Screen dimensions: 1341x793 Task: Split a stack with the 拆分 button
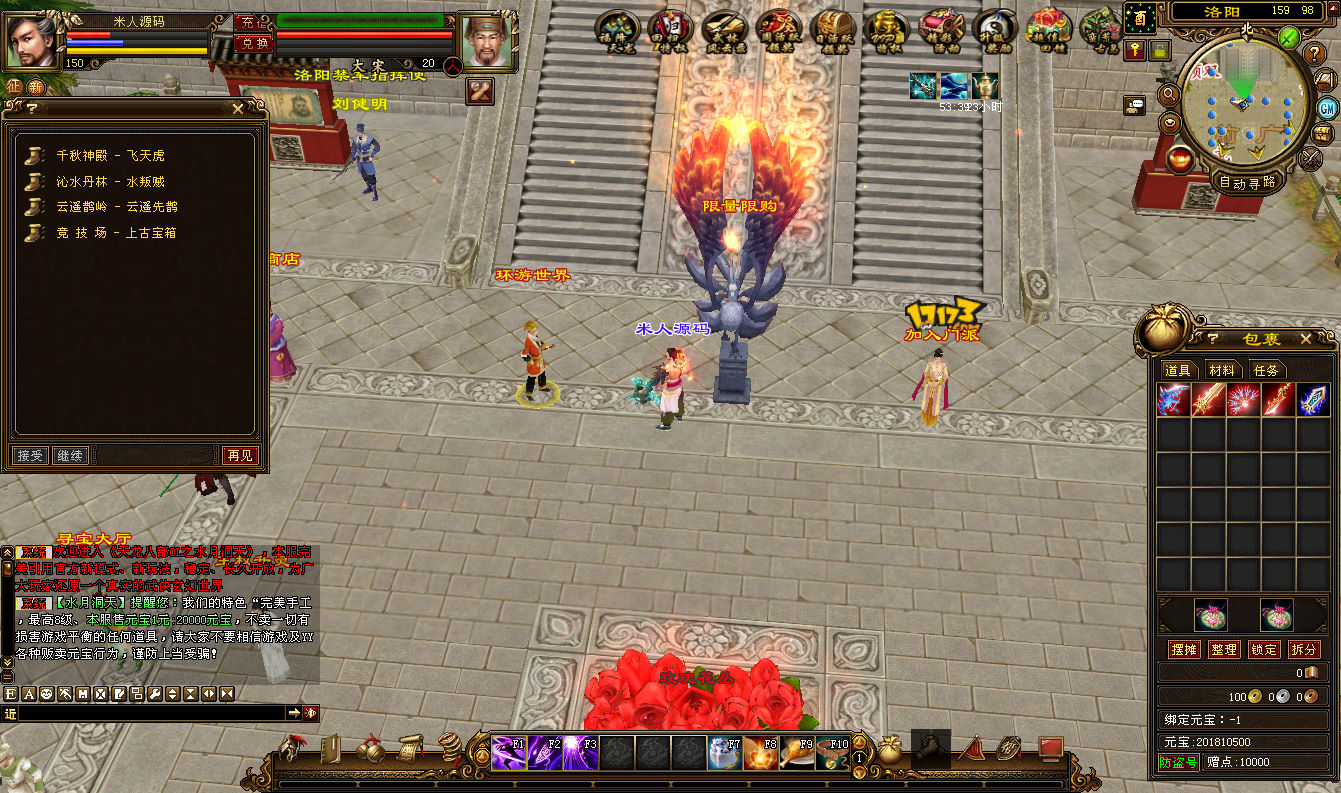(x=1303, y=650)
